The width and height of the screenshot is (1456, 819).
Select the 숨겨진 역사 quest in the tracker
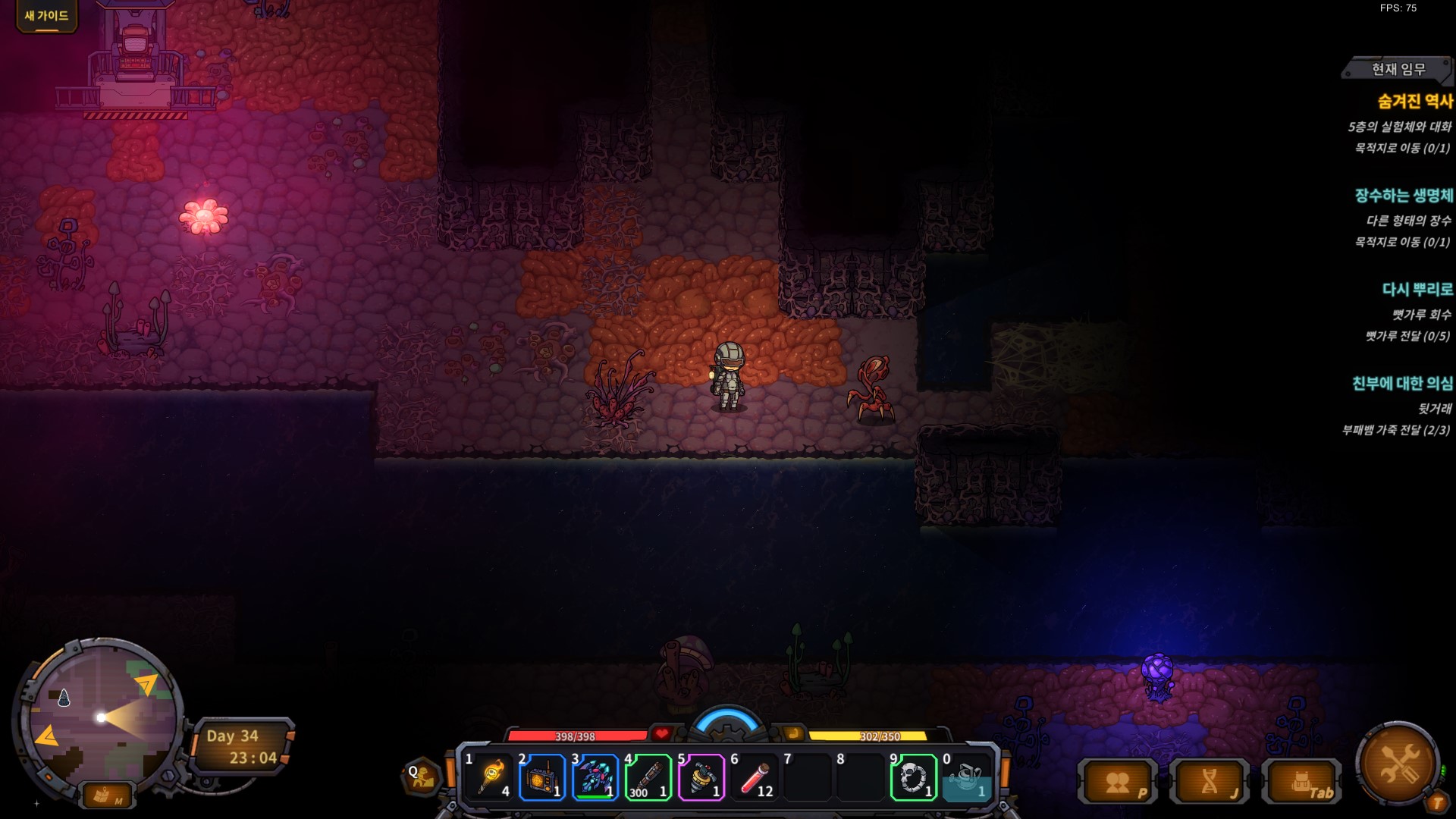(1414, 102)
